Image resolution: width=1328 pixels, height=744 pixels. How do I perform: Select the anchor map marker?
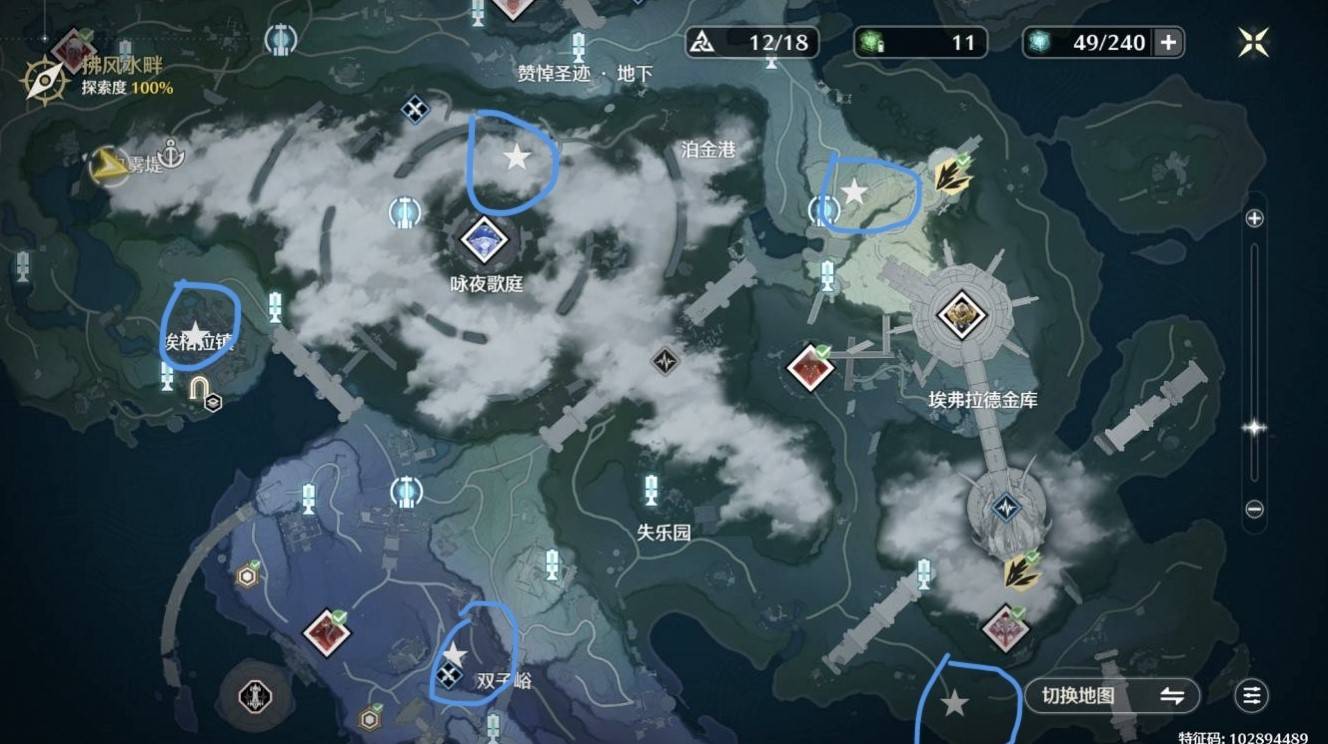click(x=172, y=155)
